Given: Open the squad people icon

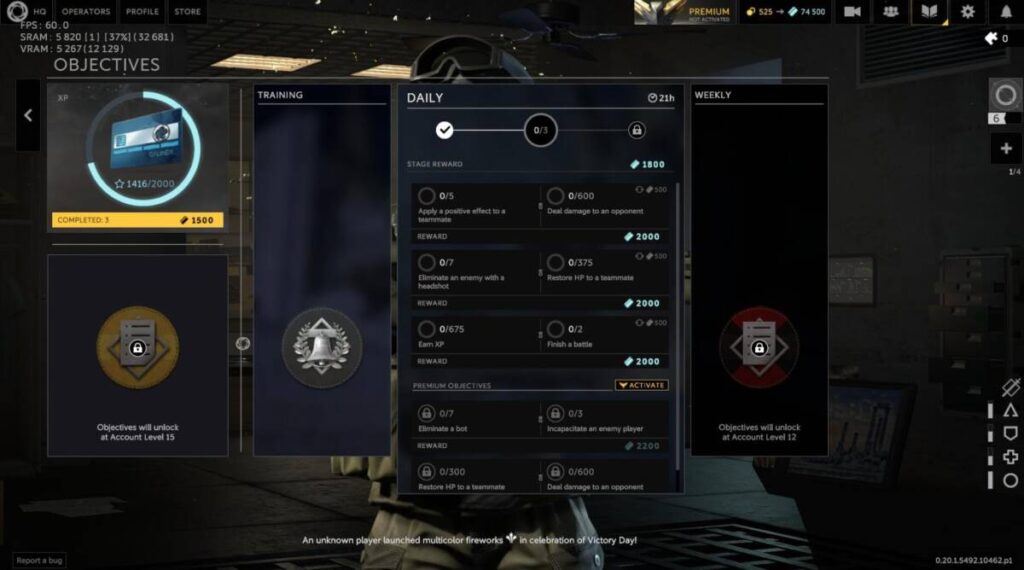Looking at the screenshot, I should (890, 12).
